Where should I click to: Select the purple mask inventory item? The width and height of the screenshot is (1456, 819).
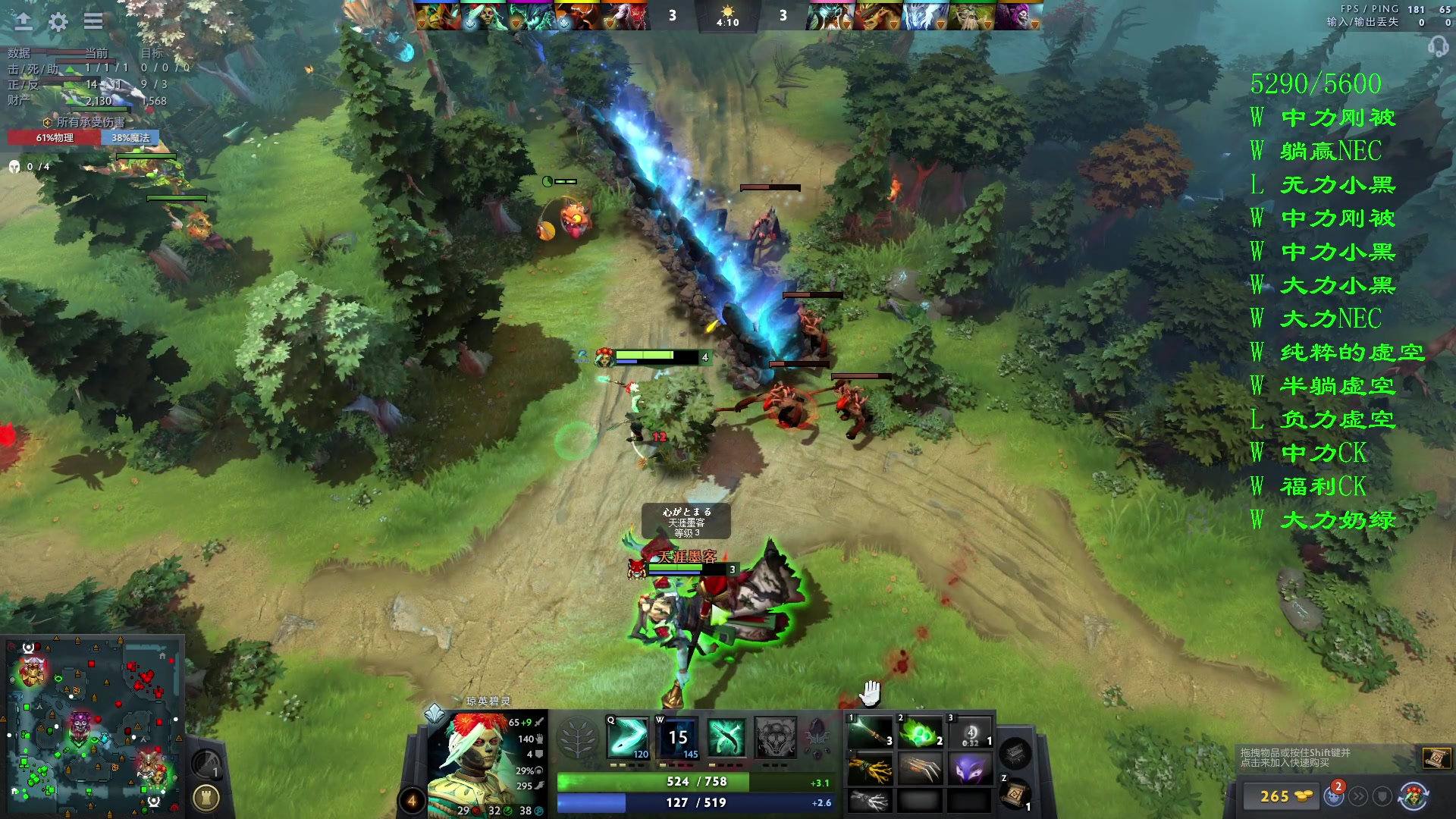tap(970, 769)
